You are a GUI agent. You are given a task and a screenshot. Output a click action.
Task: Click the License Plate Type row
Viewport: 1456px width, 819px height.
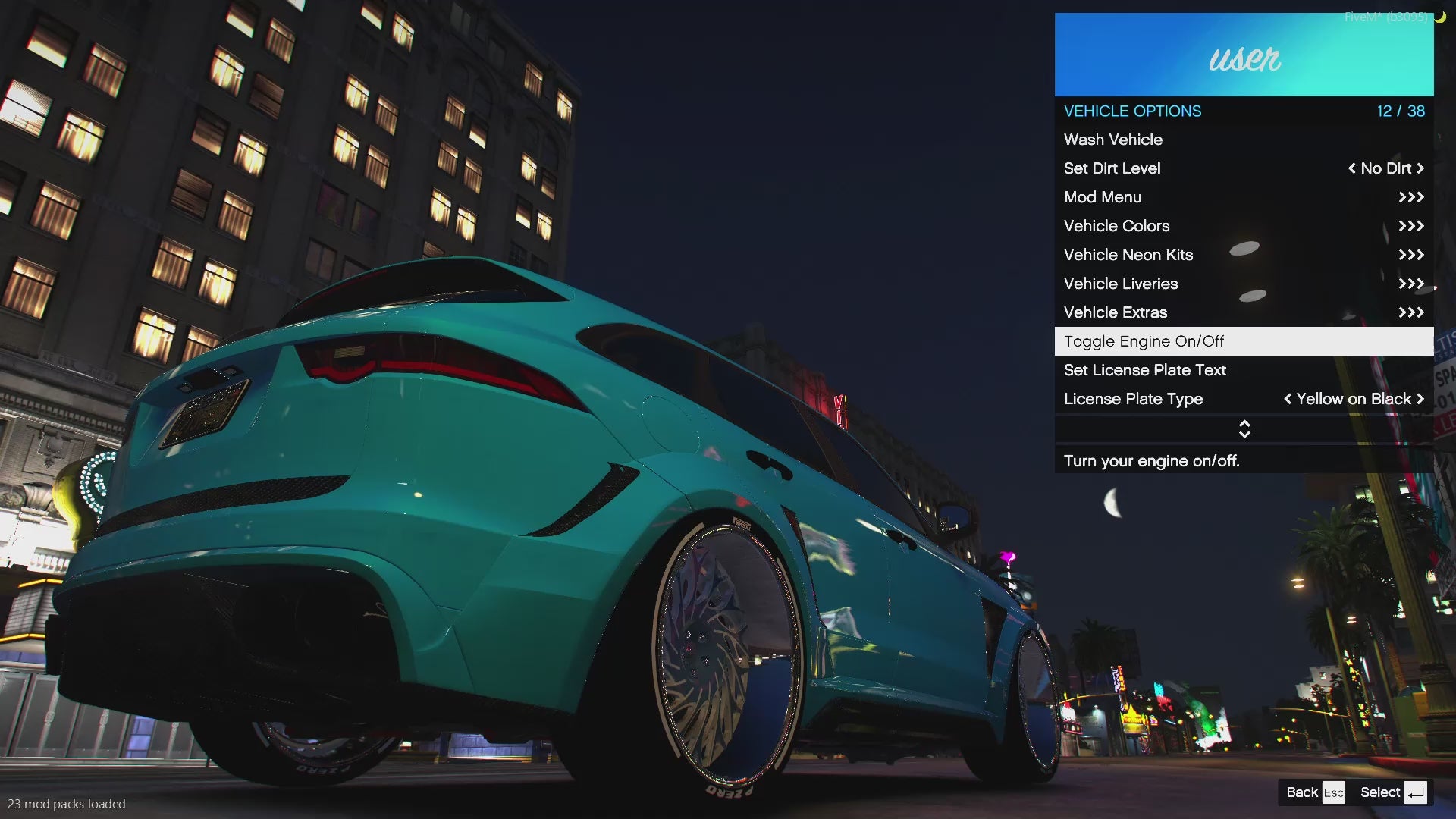[x=1134, y=399]
